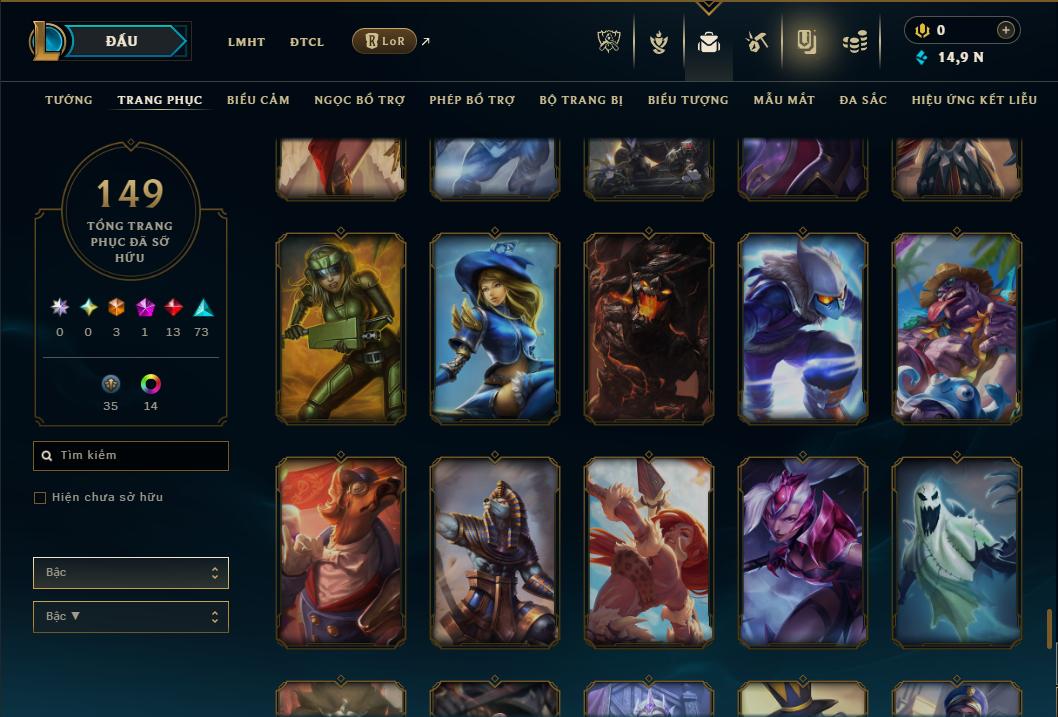Show the PHÉP BỔ TRỢ tab
This screenshot has height=717, width=1058.
(x=472, y=100)
